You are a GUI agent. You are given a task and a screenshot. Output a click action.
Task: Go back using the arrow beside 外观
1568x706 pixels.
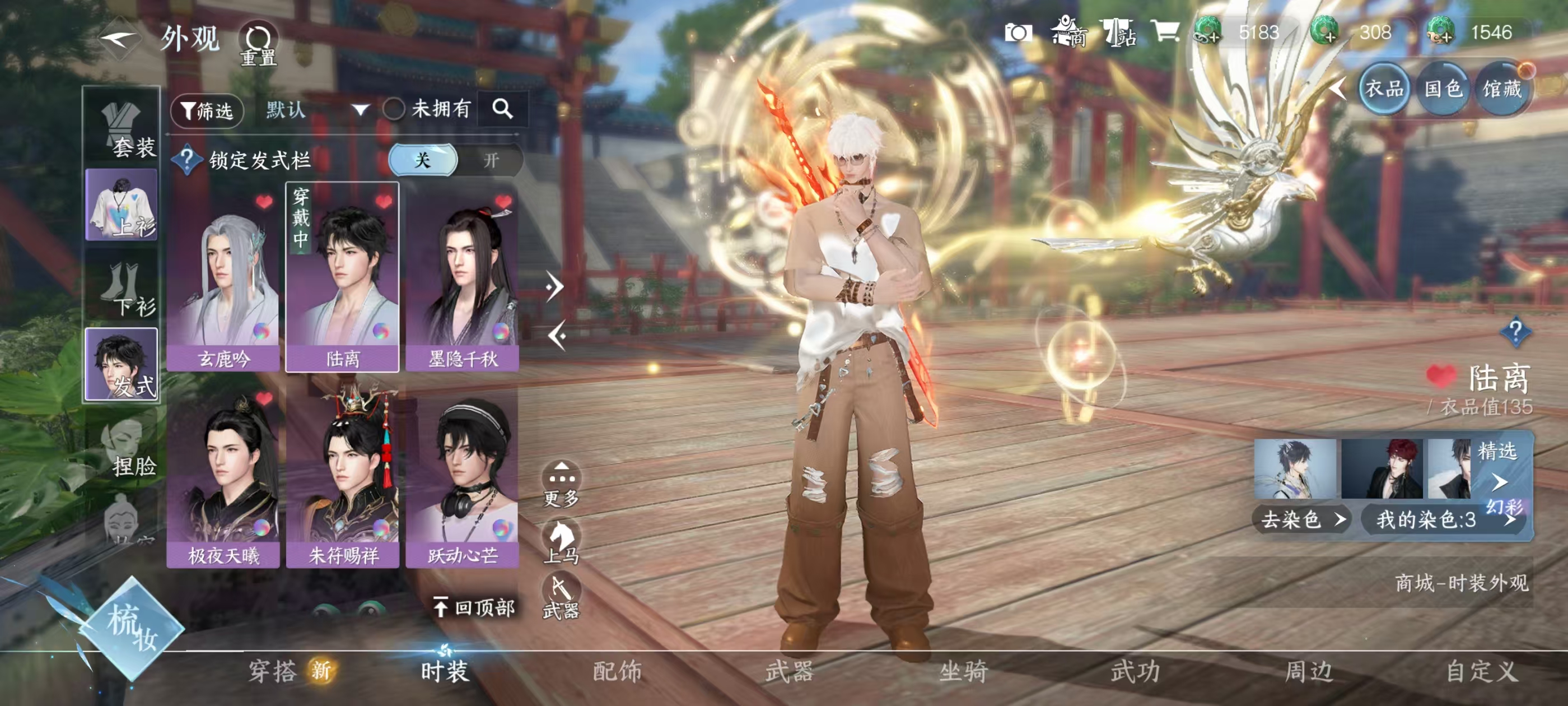(x=118, y=40)
